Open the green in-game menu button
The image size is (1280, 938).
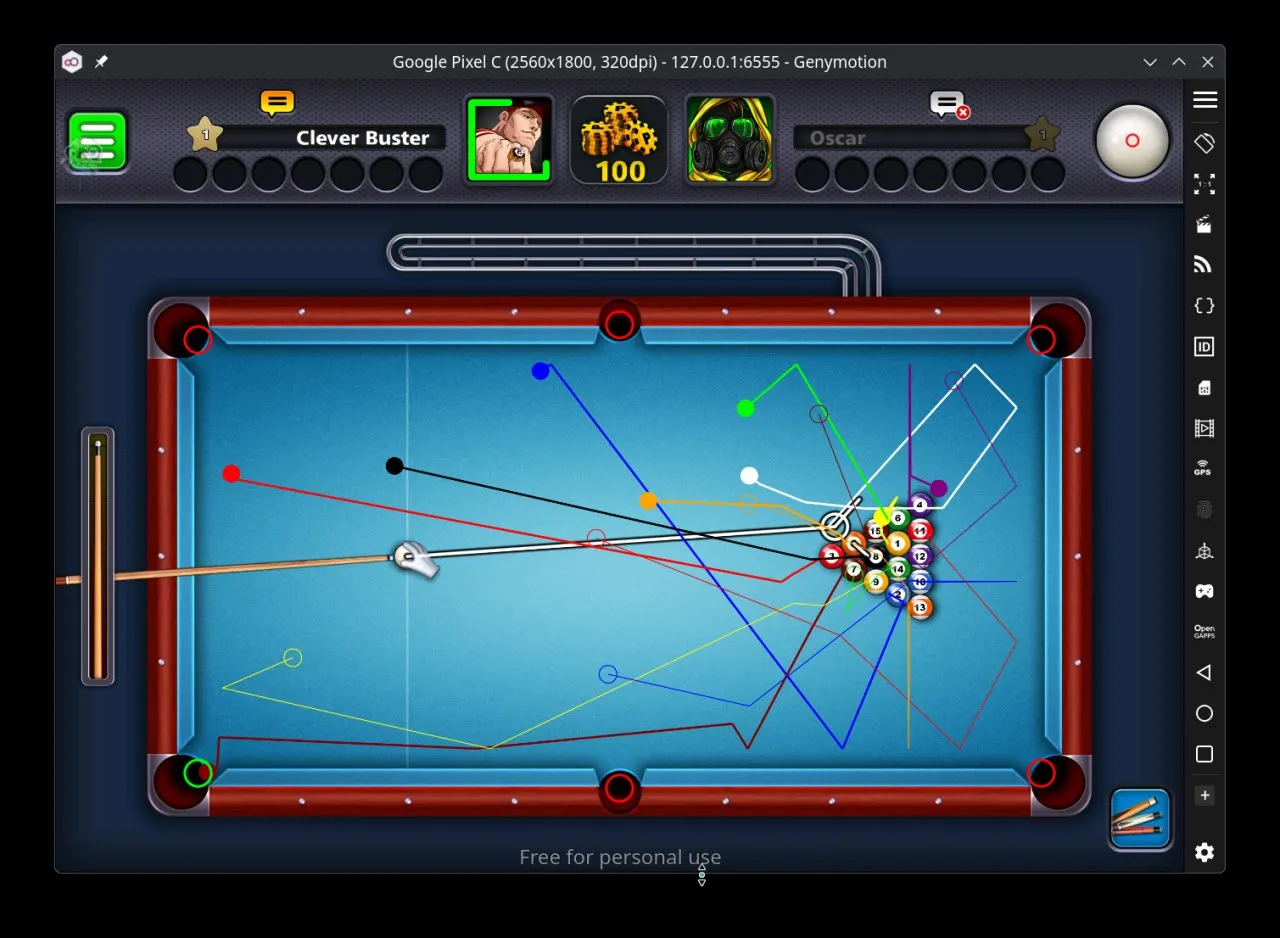[x=96, y=141]
